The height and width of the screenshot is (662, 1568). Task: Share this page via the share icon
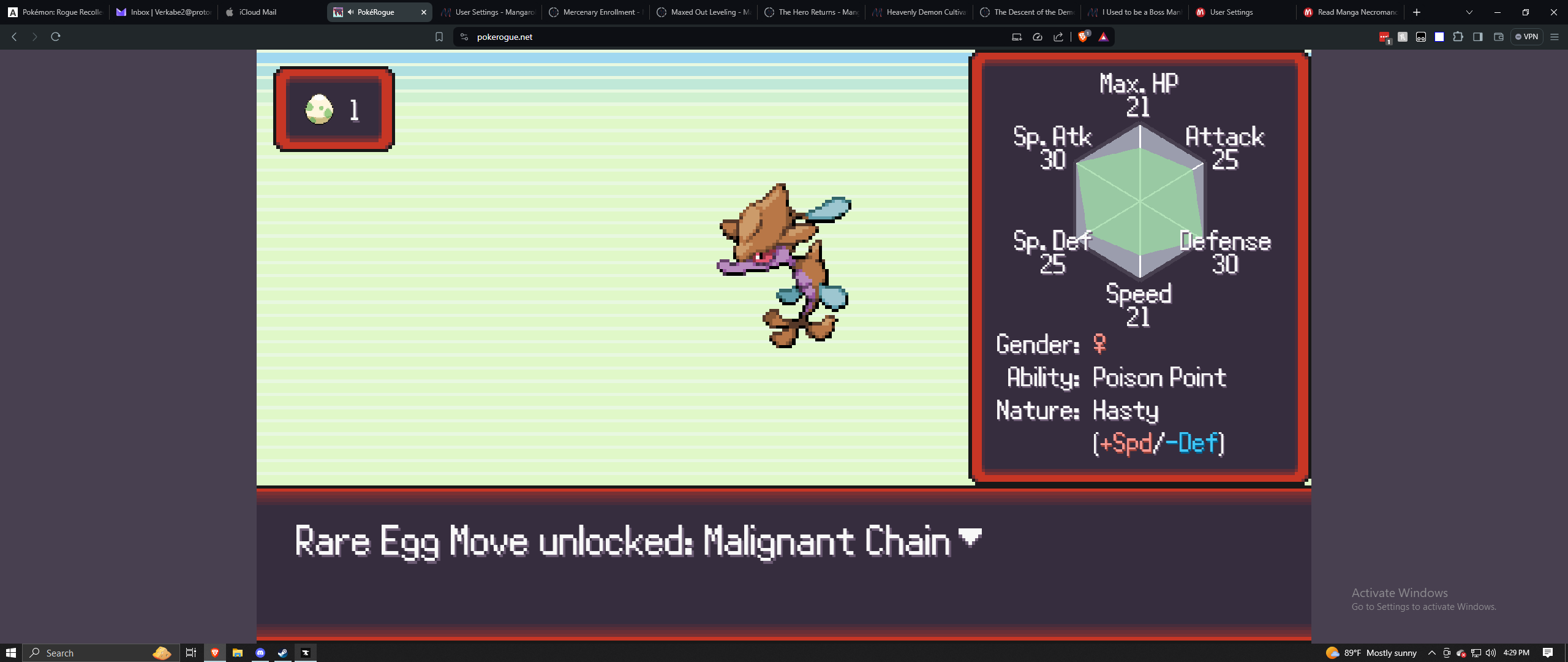pos(1058,37)
